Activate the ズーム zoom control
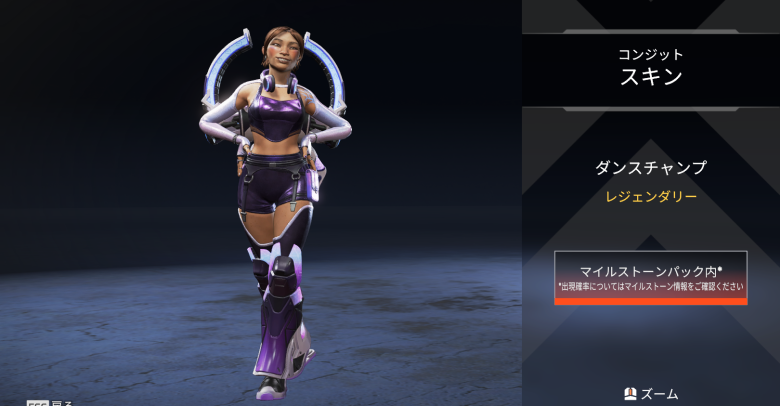 point(651,393)
